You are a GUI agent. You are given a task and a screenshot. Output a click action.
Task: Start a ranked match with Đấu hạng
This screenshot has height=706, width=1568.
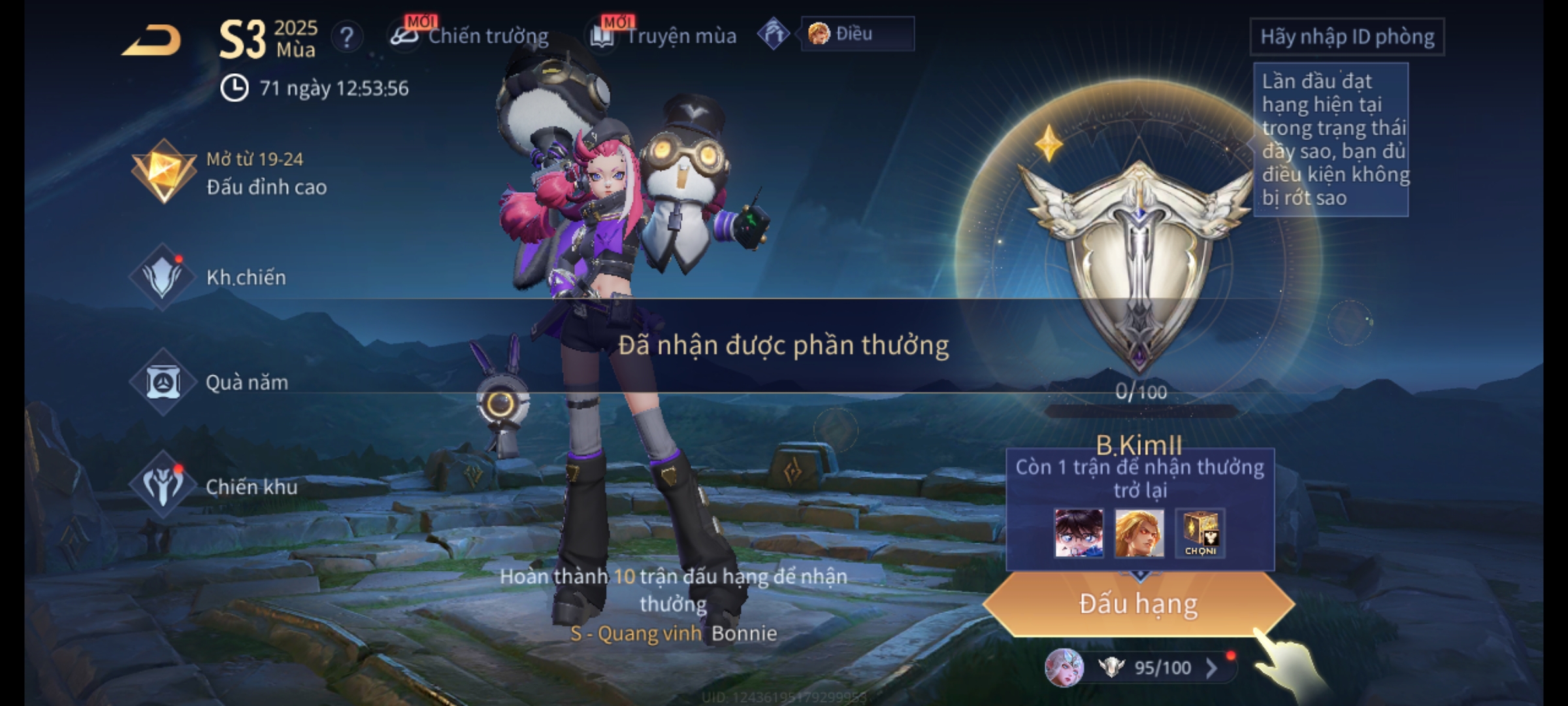[x=1138, y=604]
